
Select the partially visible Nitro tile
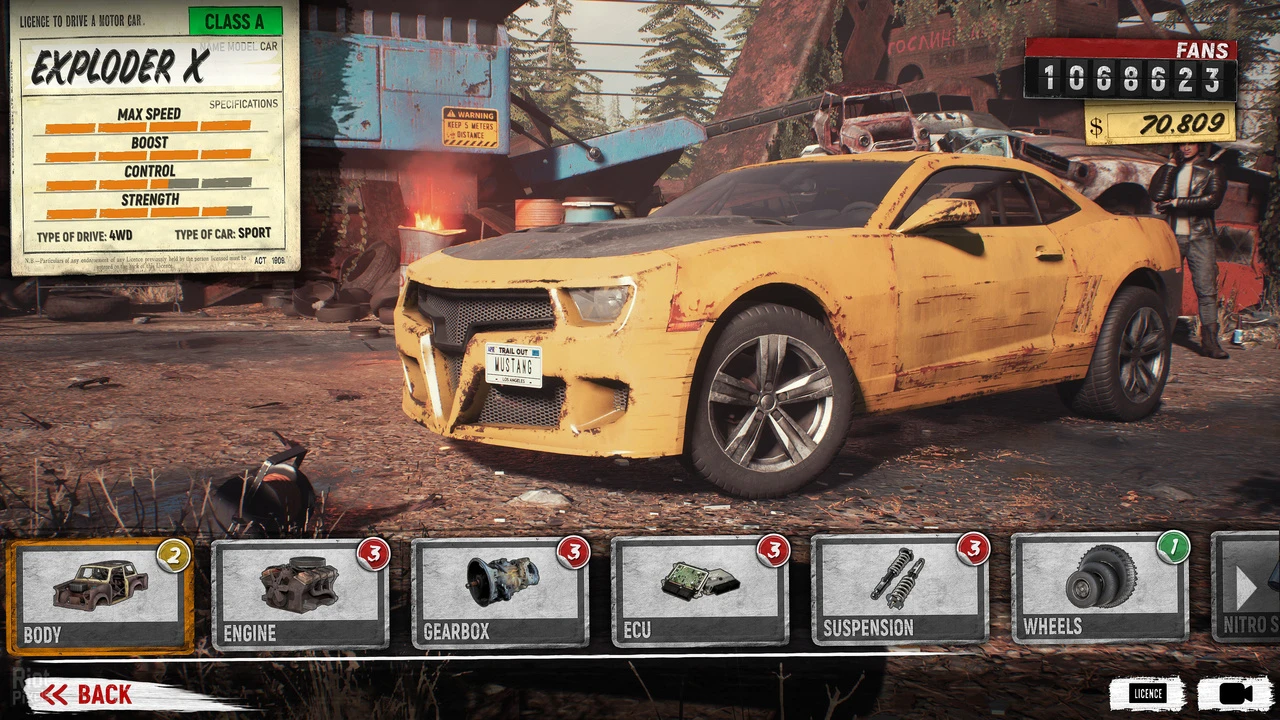click(x=1248, y=590)
